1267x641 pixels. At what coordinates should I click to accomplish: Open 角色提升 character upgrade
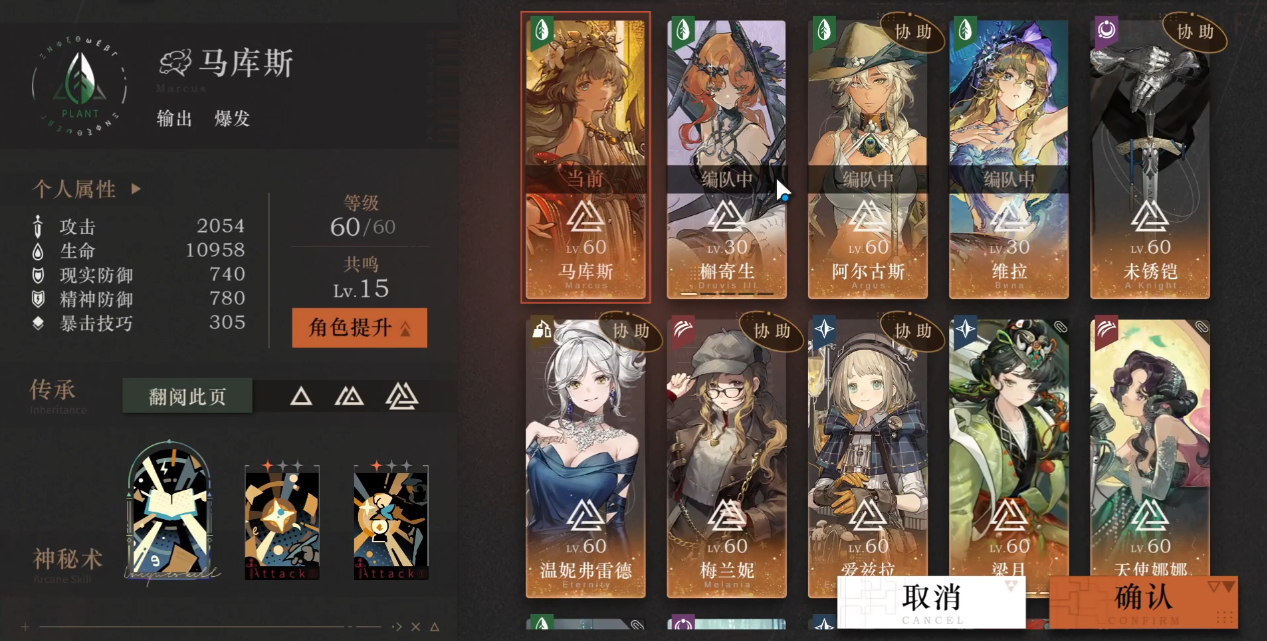click(360, 328)
